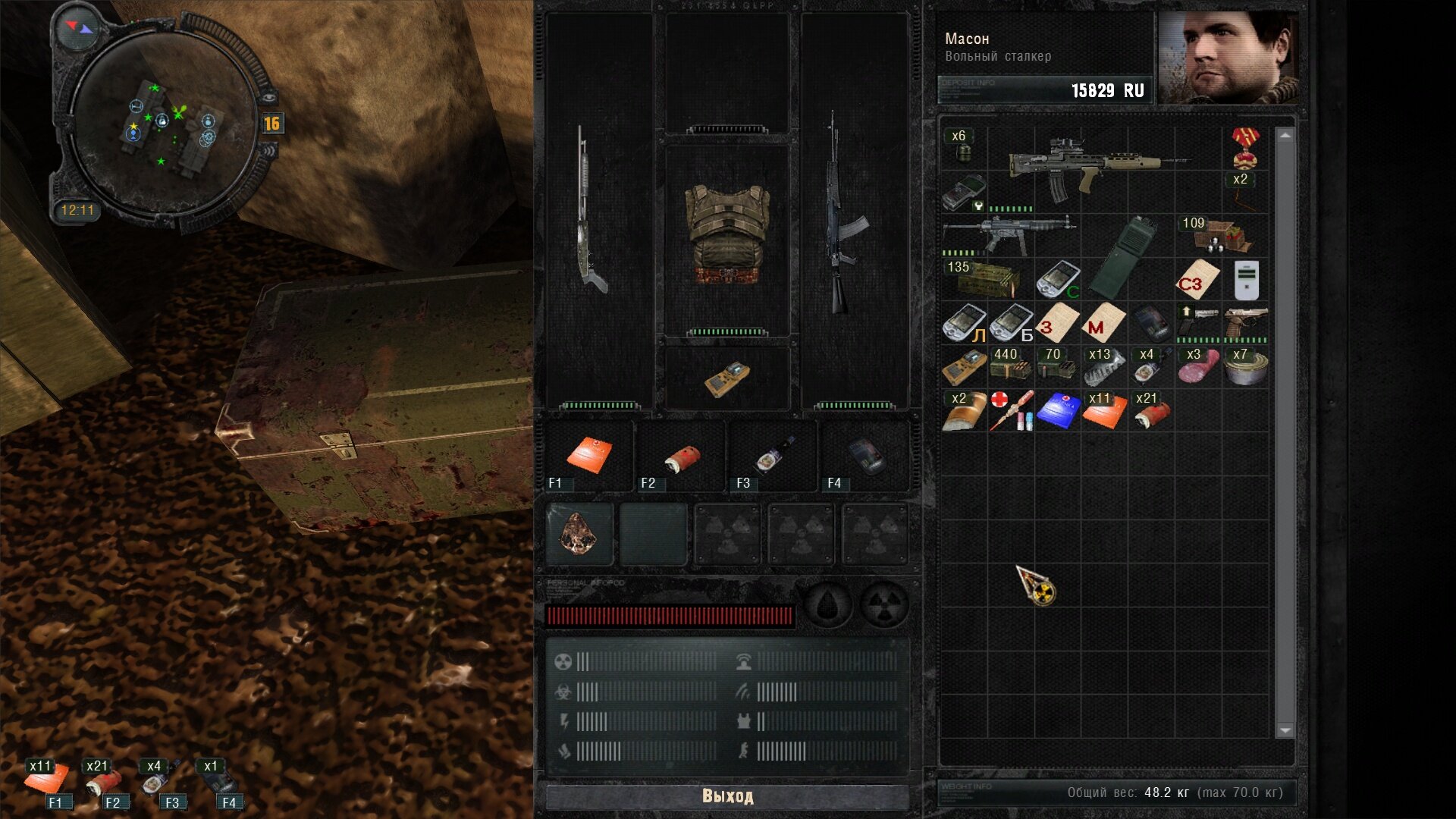Select the equipped yellow detector slot
Image resolution: width=1456 pixels, height=819 pixels.
click(726, 378)
